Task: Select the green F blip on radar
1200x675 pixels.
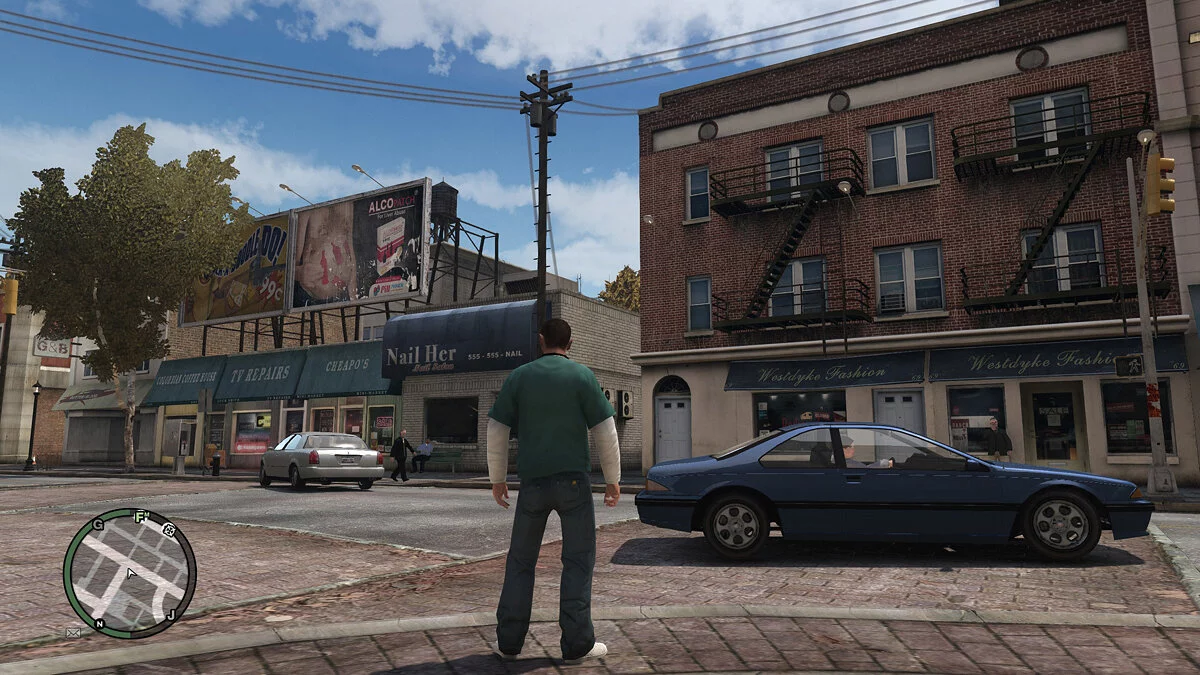Action: 141,517
